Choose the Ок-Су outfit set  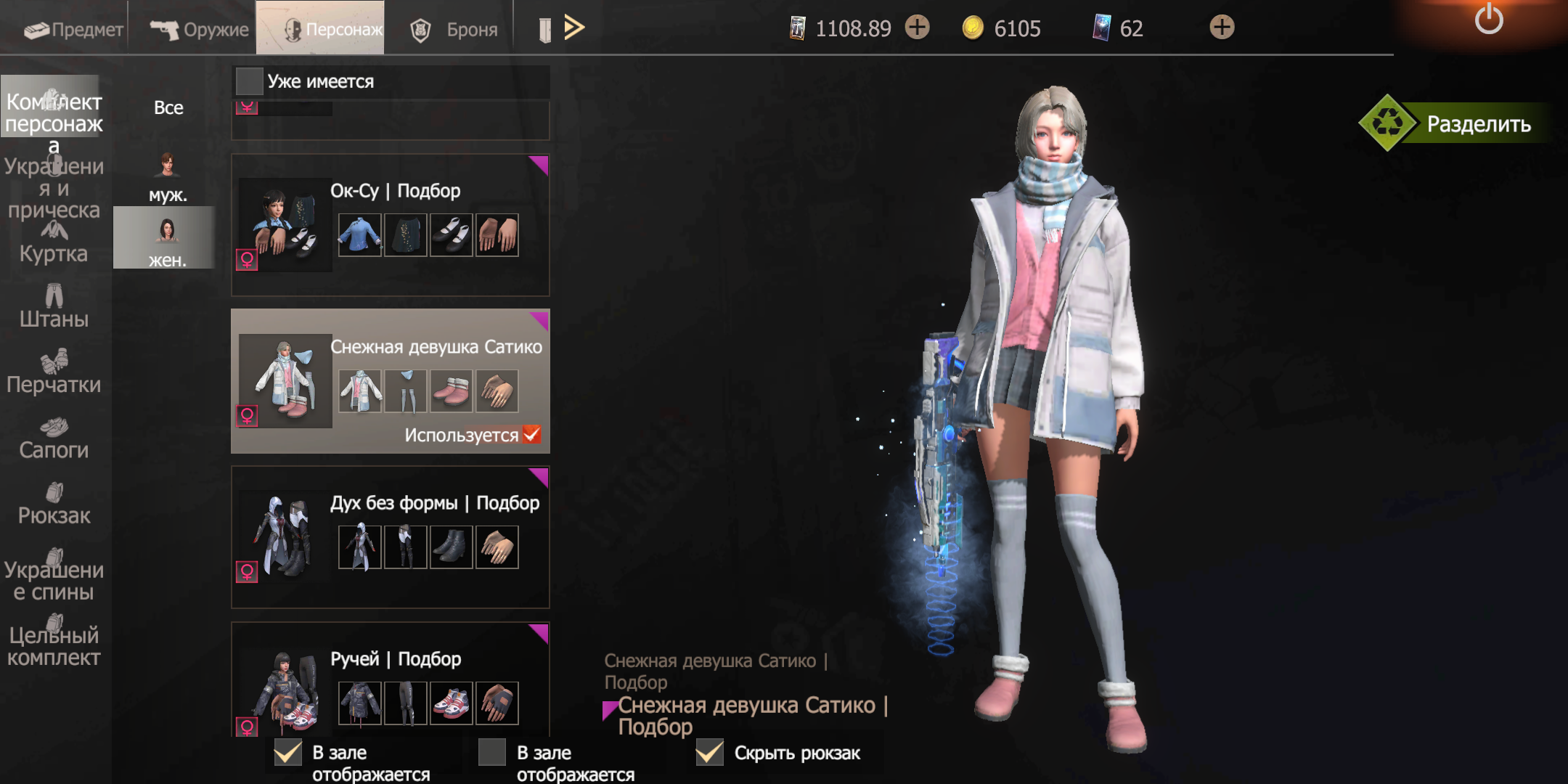[390, 224]
